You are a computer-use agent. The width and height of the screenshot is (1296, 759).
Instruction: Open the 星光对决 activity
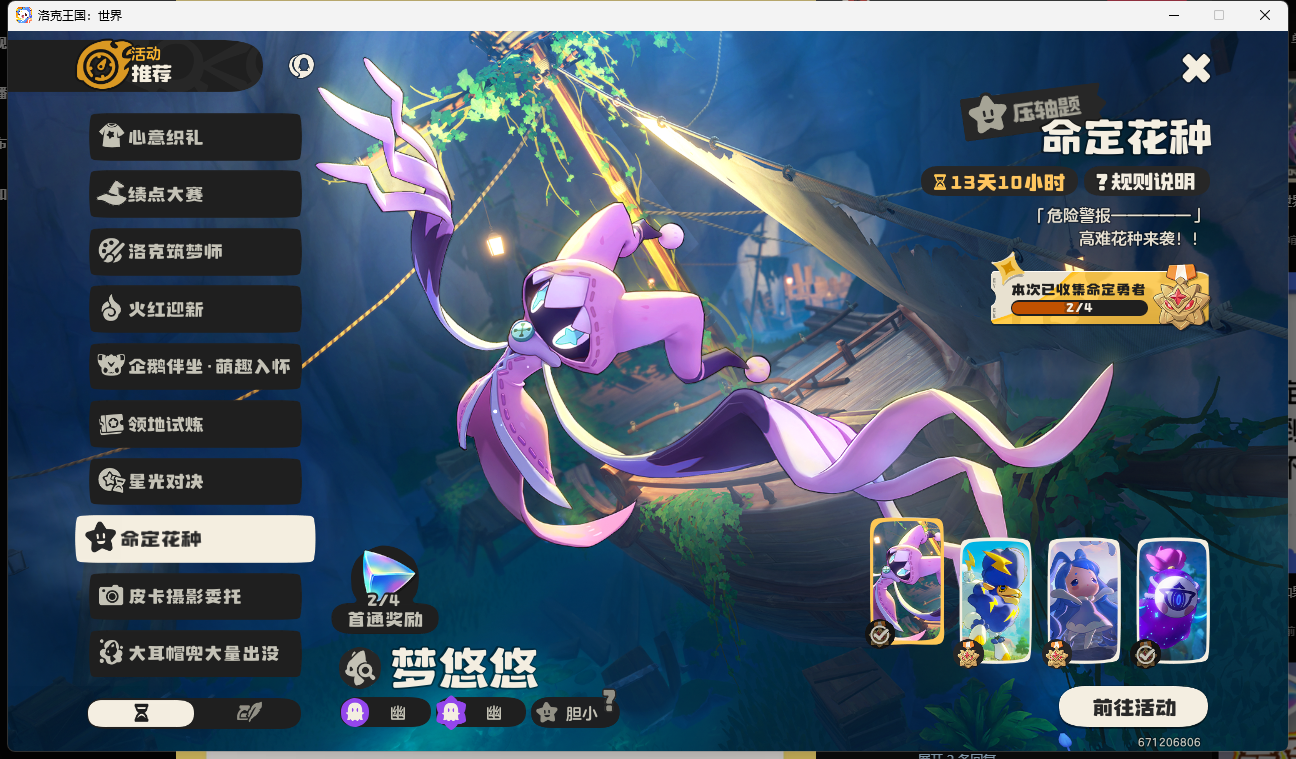[x=195, y=482]
